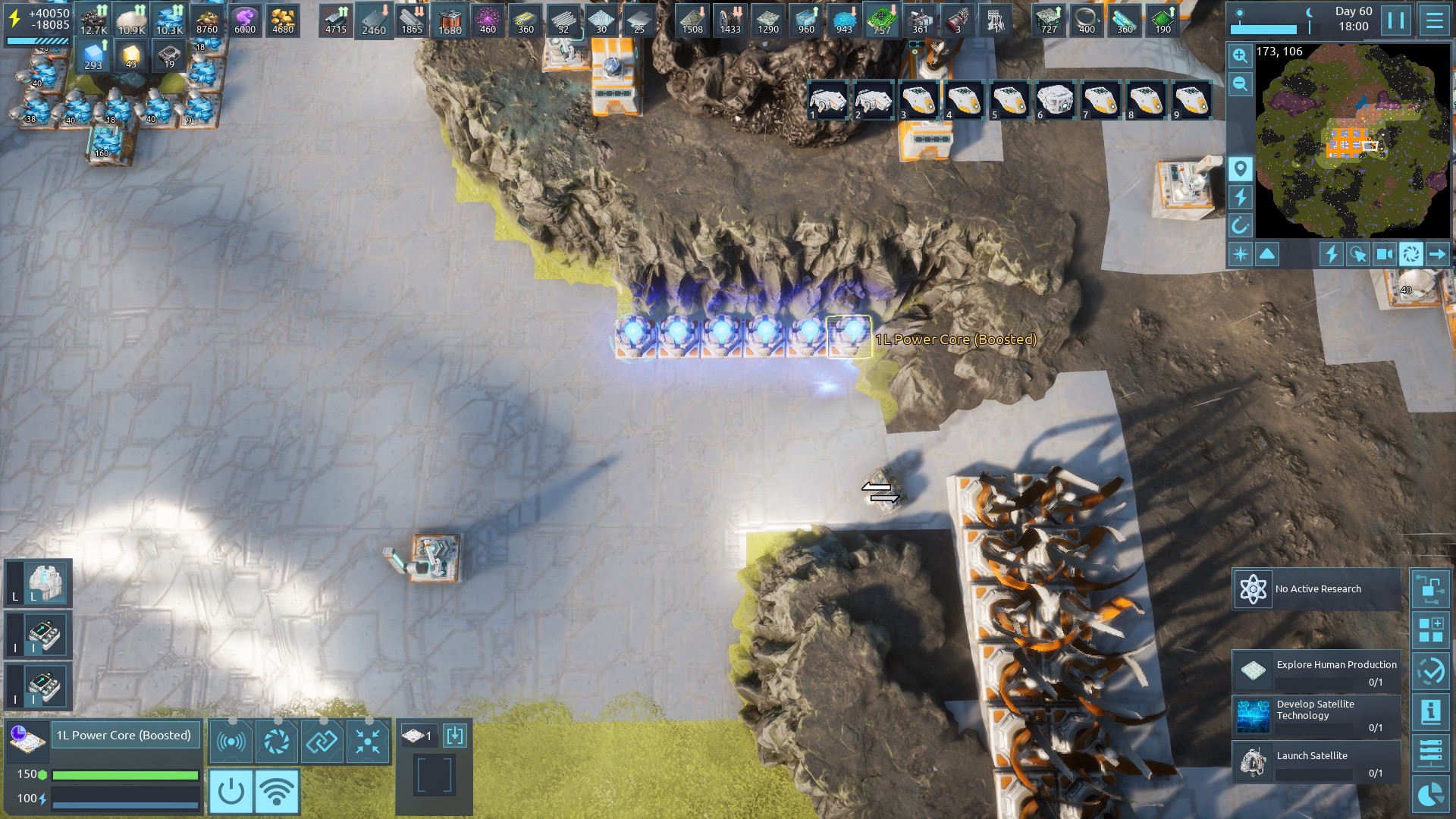Select unit group number 6
Viewport: 1456px width, 819px height.
point(1054,100)
